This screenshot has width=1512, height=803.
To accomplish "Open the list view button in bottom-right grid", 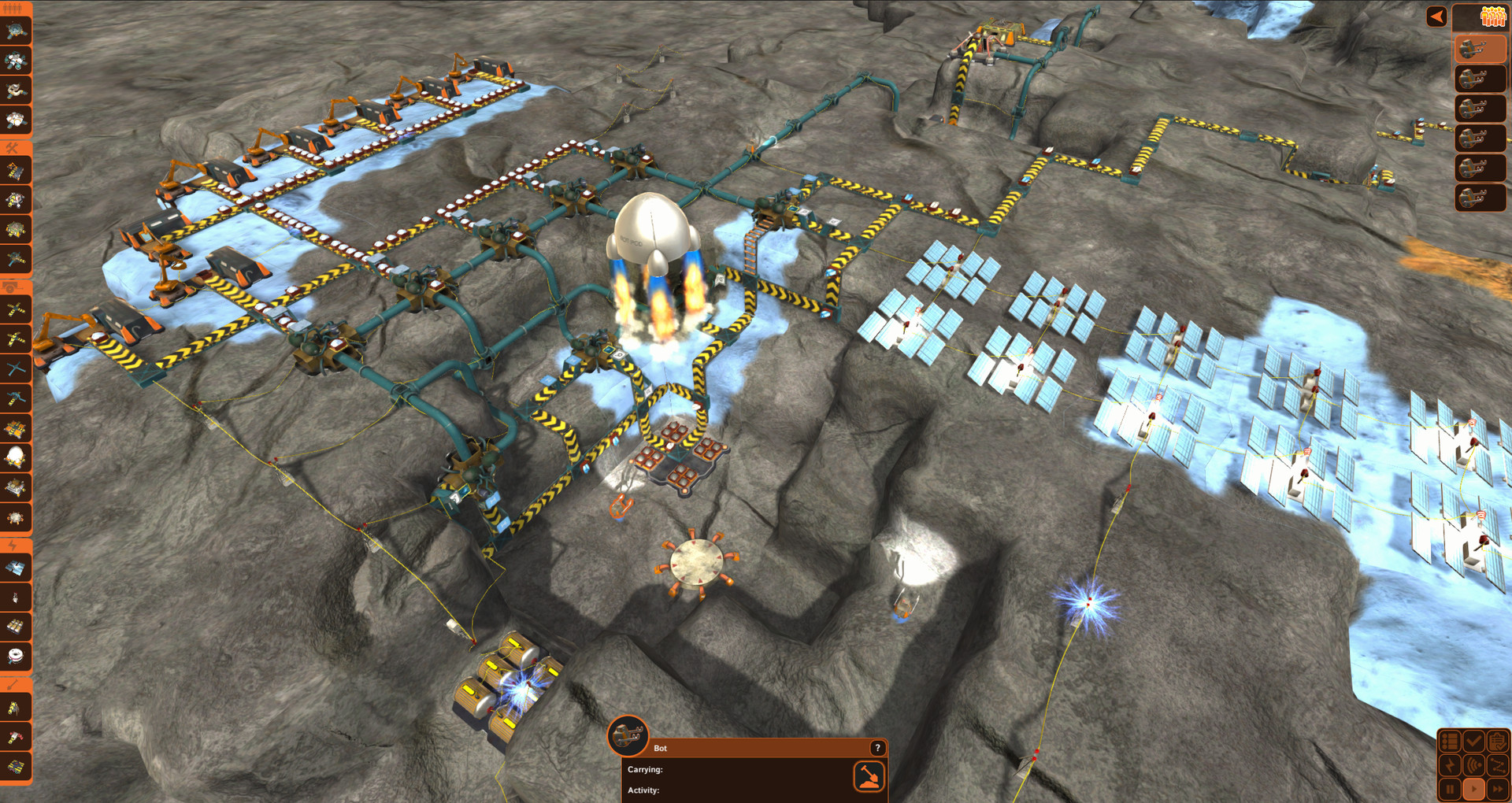I will click(x=1450, y=741).
